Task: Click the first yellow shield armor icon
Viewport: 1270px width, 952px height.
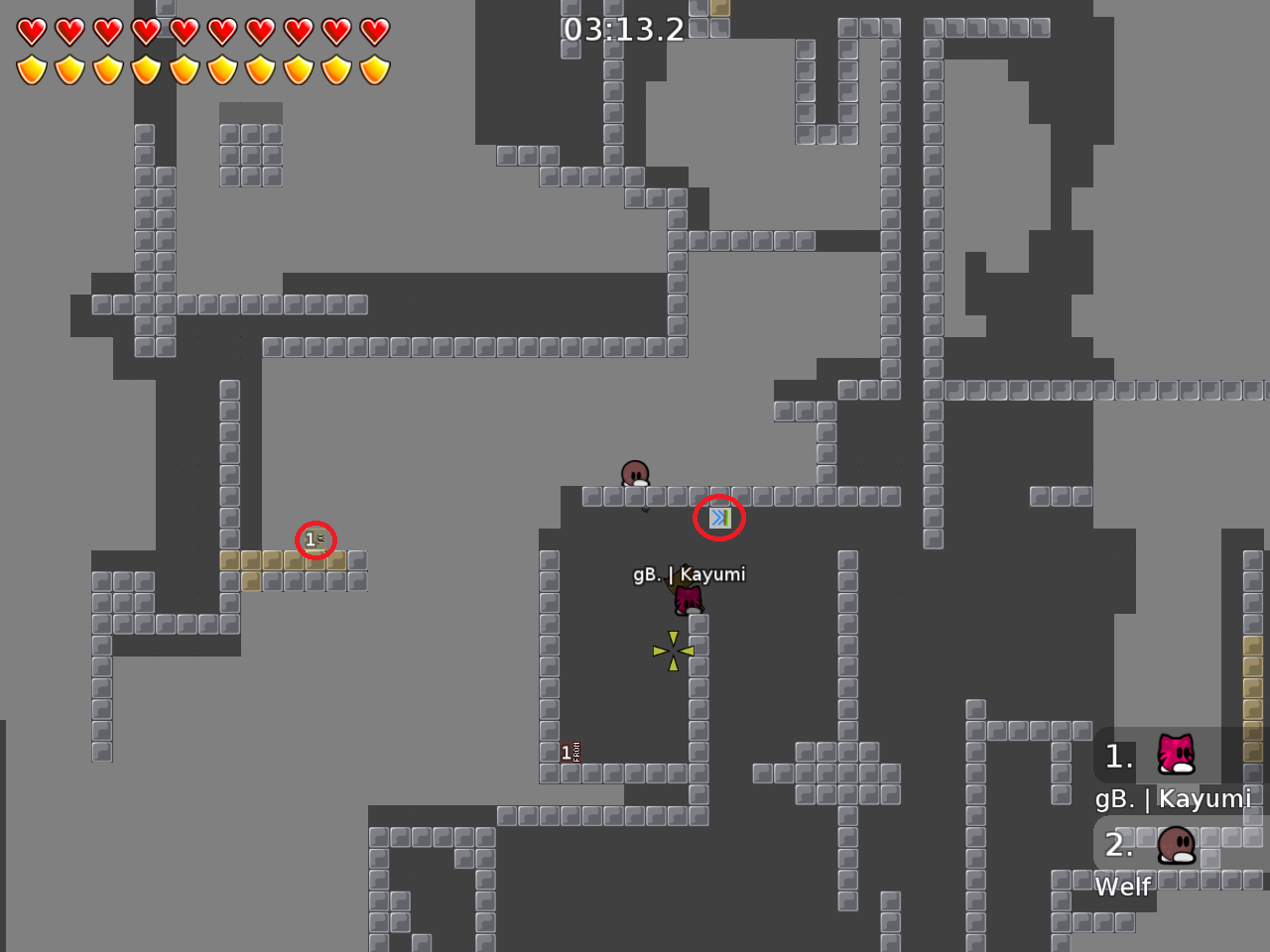Action: coord(31,69)
